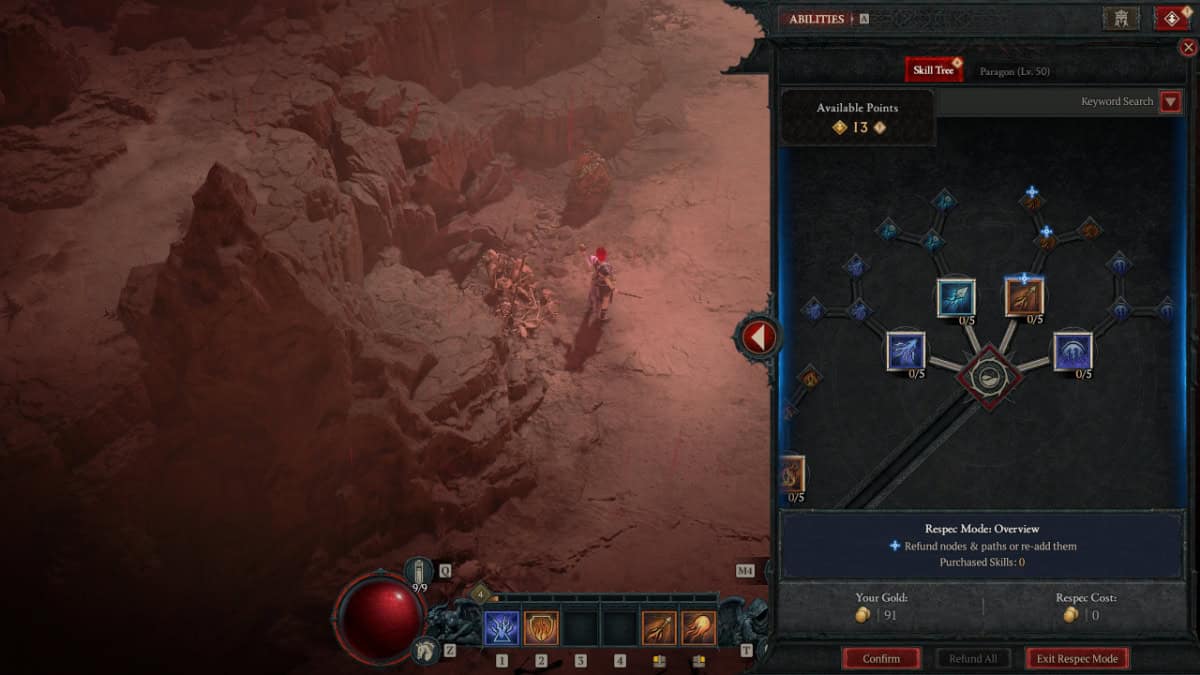Open the red diamond icon in the panel header
This screenshot has width=1200, height=675.
tap(1171, 18)
